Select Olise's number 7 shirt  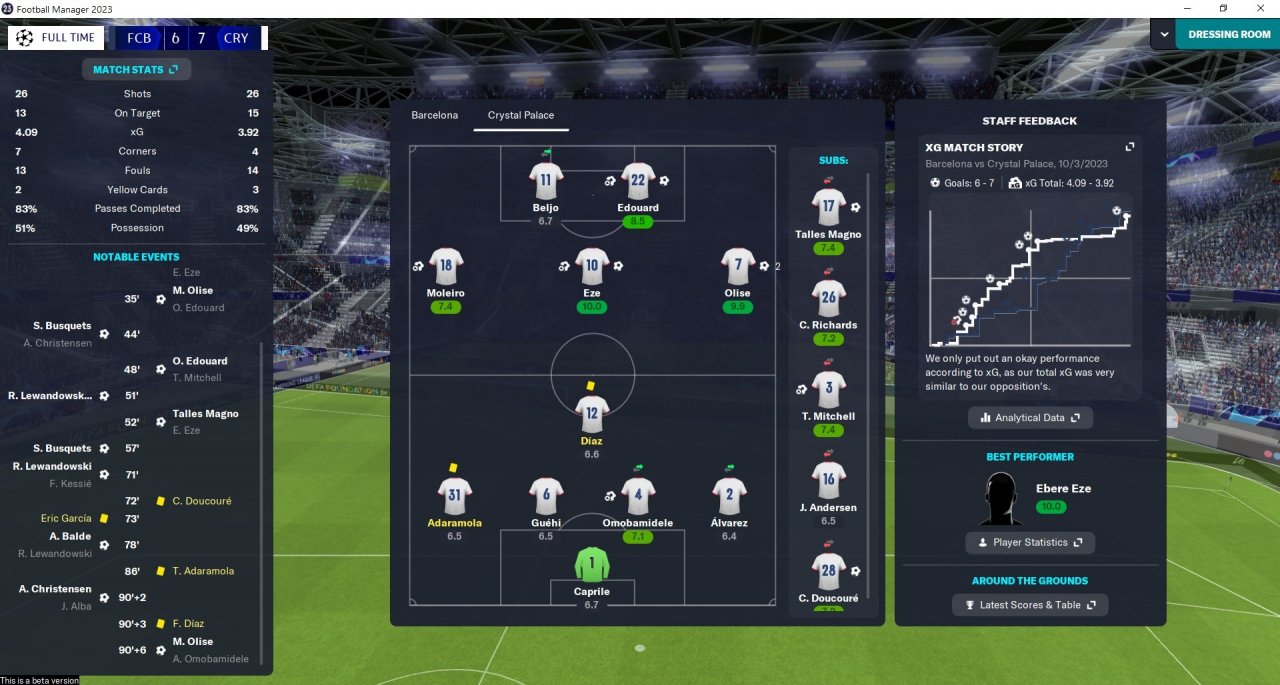click(x=738, y=266)
